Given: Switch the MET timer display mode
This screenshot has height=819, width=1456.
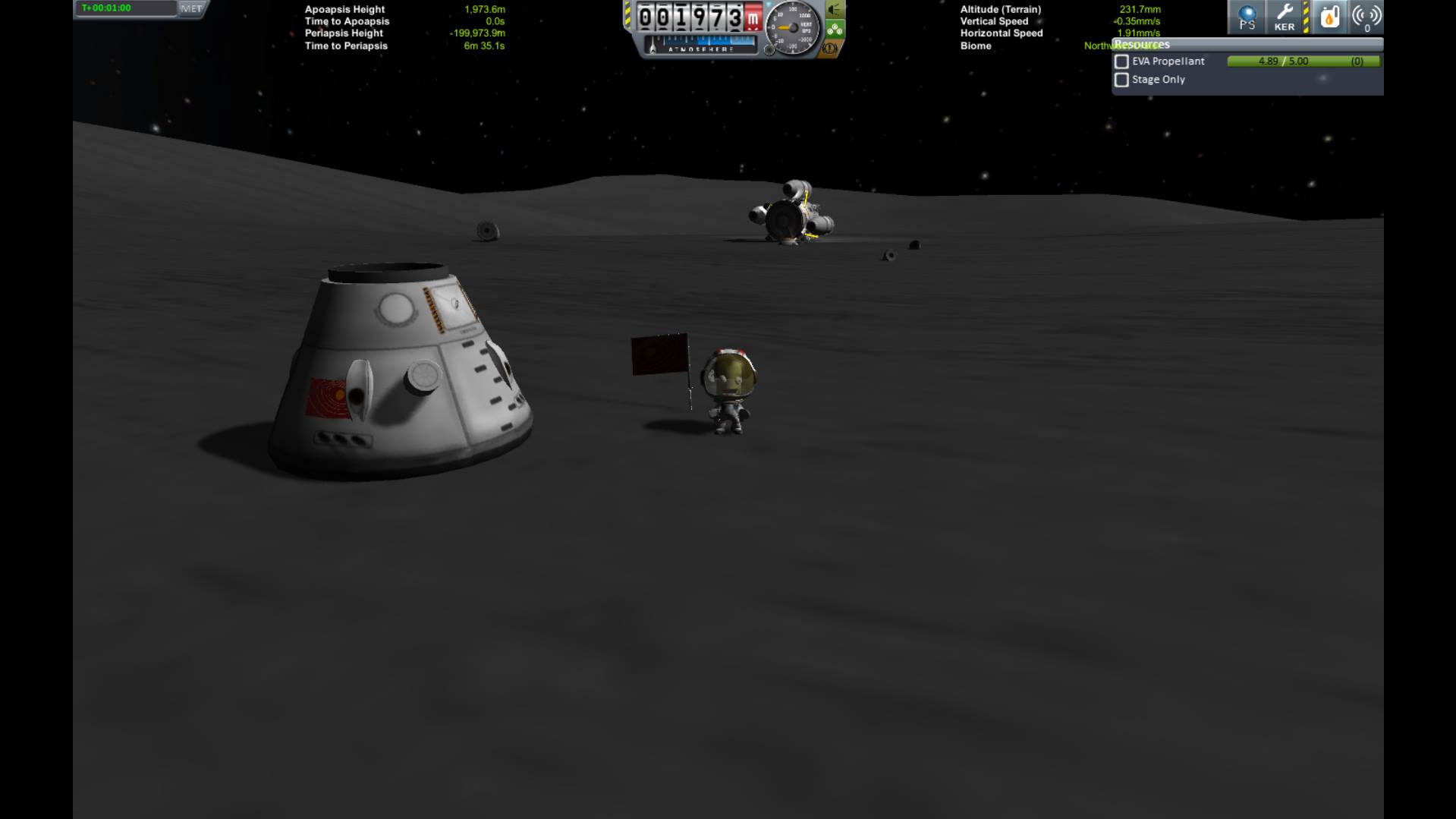Looking at the screenshot, I should coord(192,8).
